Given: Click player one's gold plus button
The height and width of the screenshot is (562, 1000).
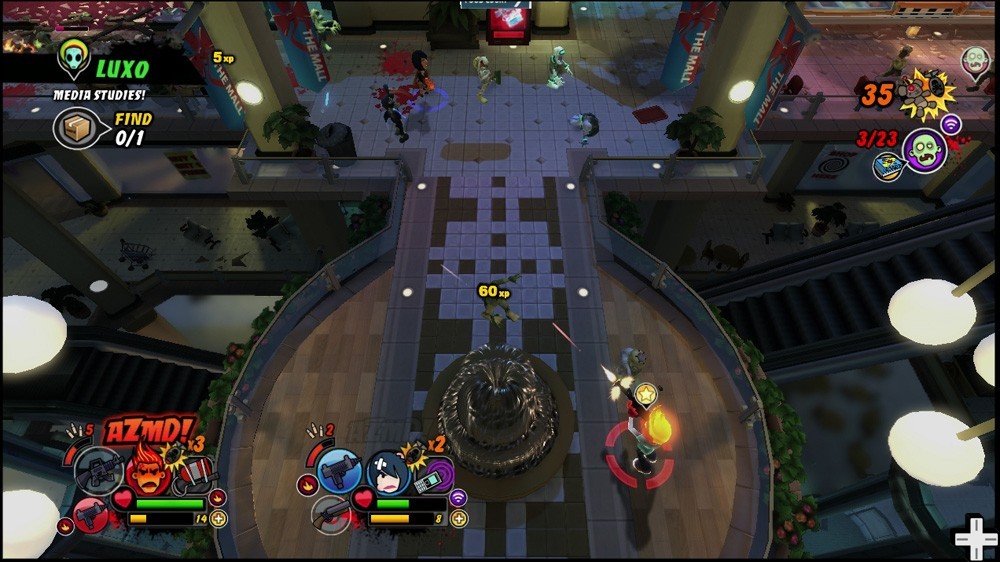Looking at the screenshot, I should click(x=219, y=519).
